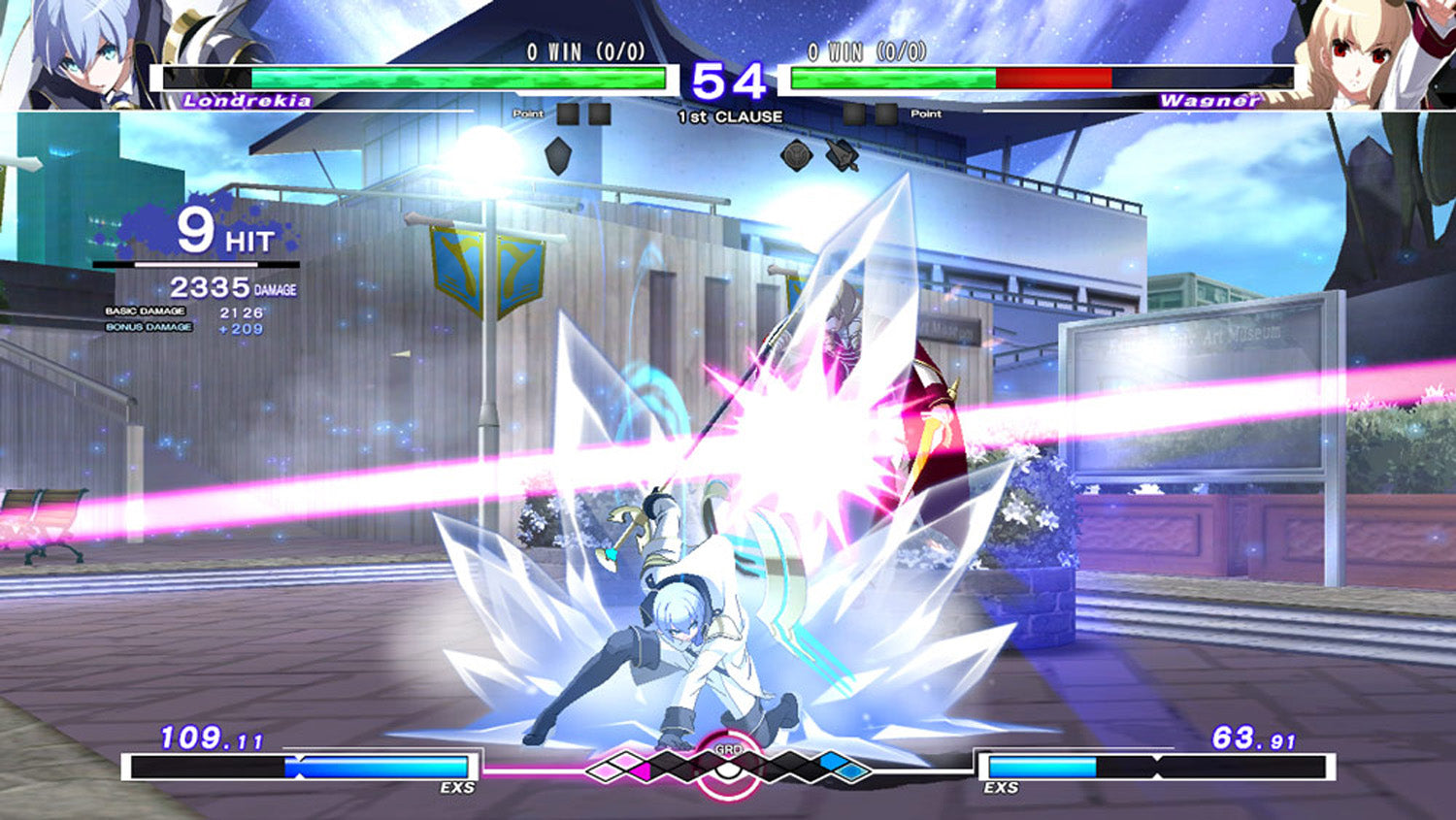Viewport: 1456px width, 820px height.
Task: Click the round medal emblem near Wagner's side
Action: pos(797,153)
